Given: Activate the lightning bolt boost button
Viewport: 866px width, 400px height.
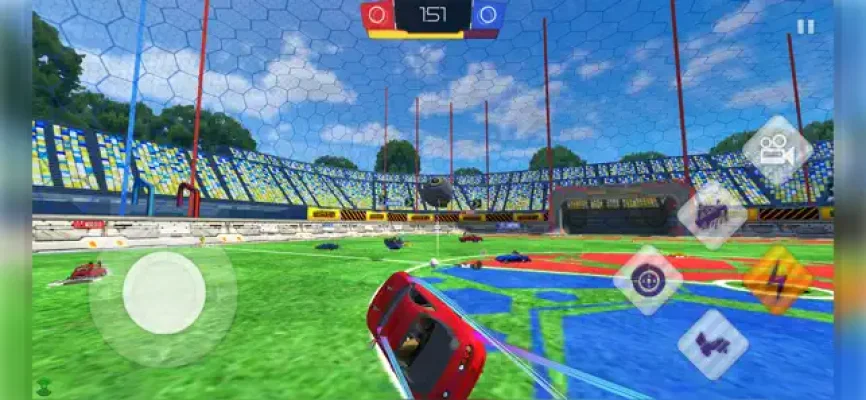Looking at the screenshot, I should (776, 280).
